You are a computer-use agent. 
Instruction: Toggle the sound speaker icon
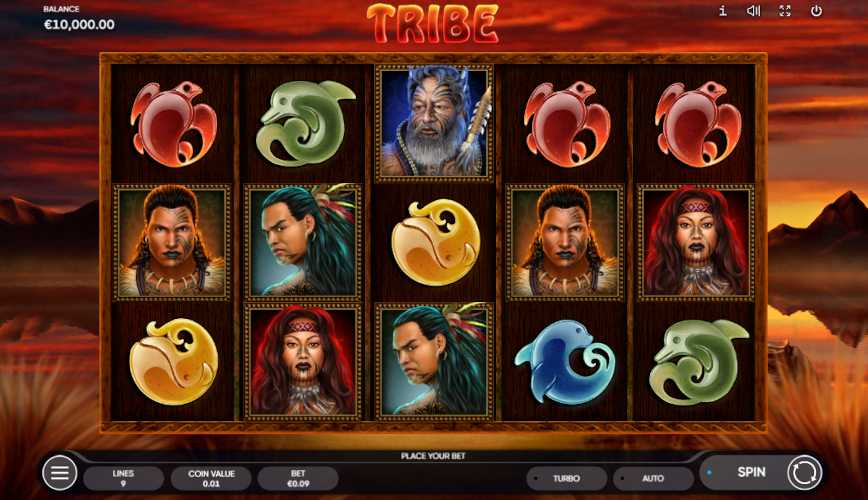click(754, 11)
